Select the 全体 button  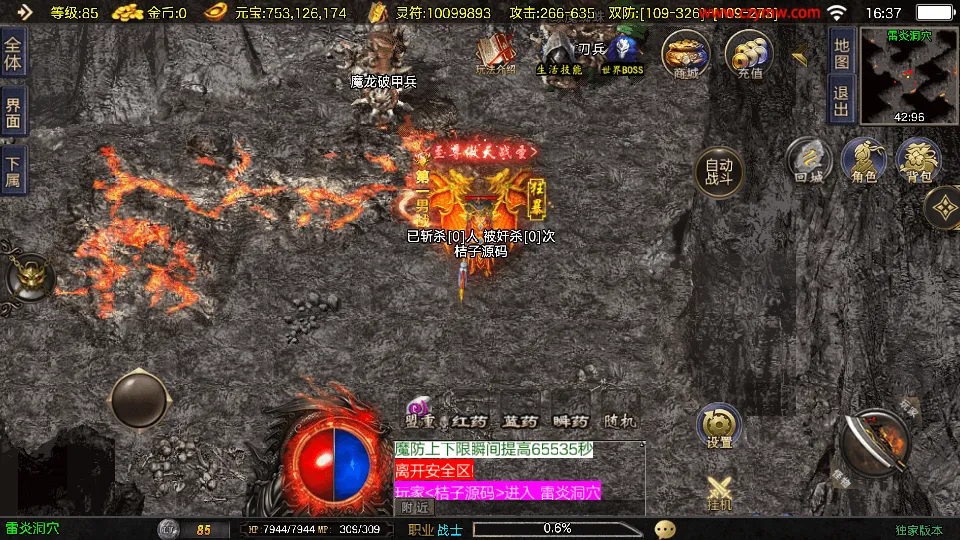click(x=13, y=52)
